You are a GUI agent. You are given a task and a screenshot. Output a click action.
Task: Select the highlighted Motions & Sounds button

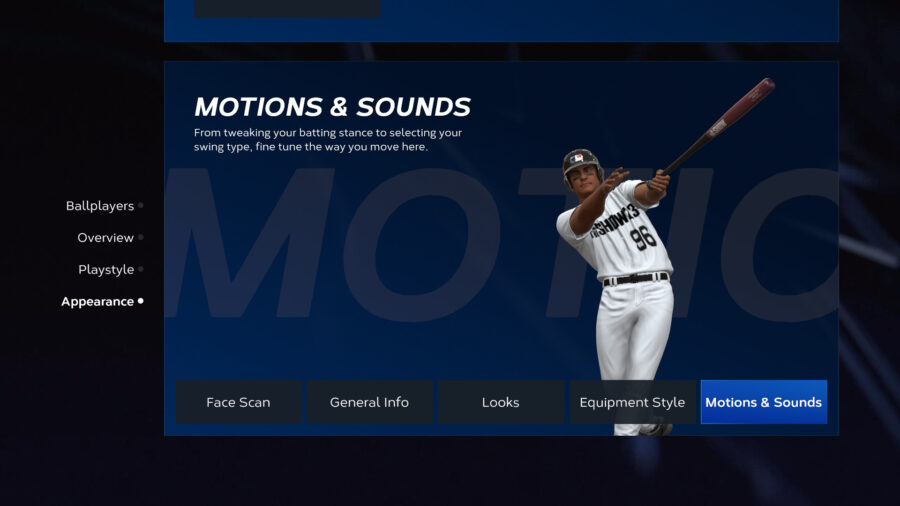point(763,402)
